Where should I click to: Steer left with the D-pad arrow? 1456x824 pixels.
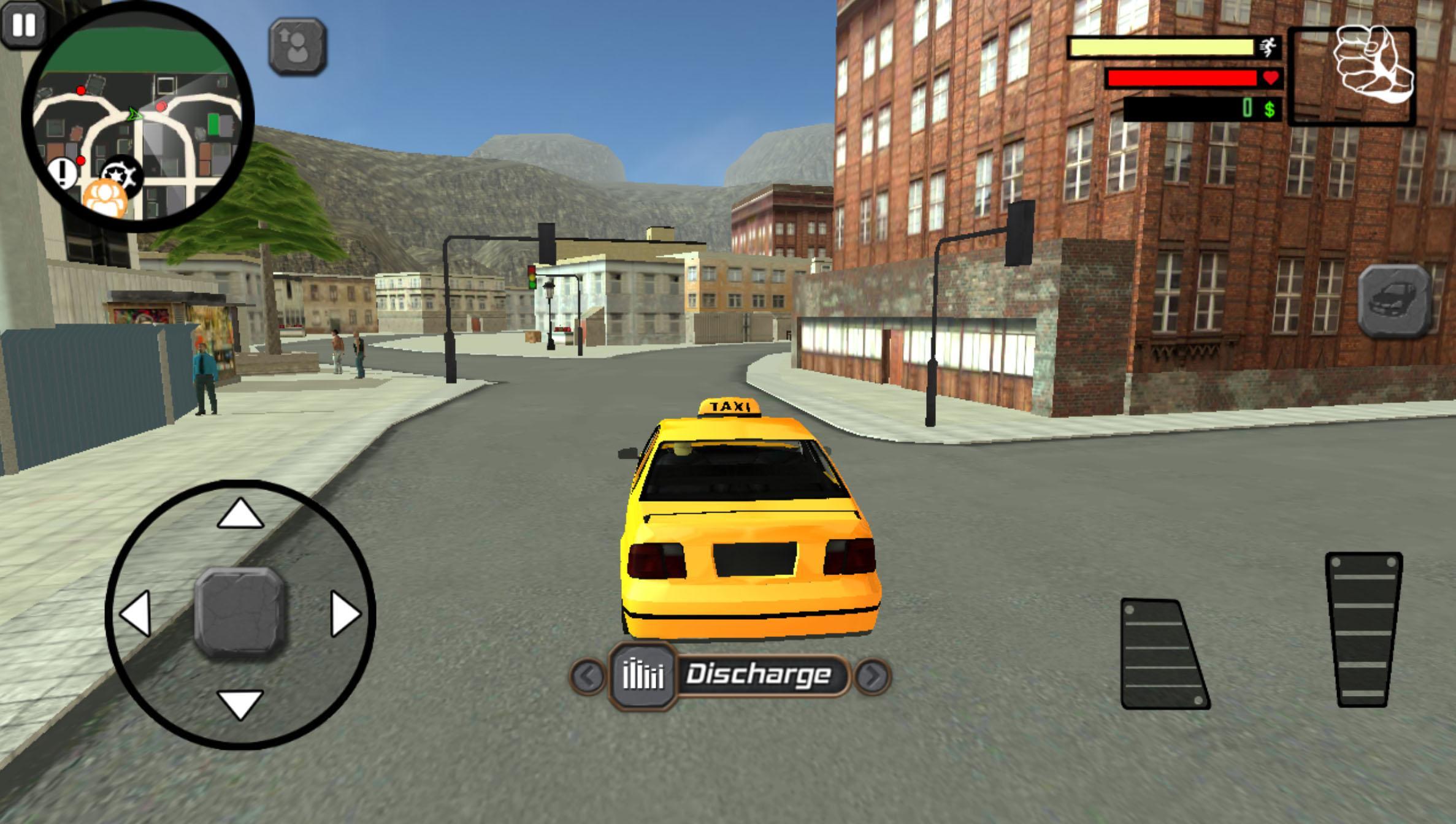point(136,613)
